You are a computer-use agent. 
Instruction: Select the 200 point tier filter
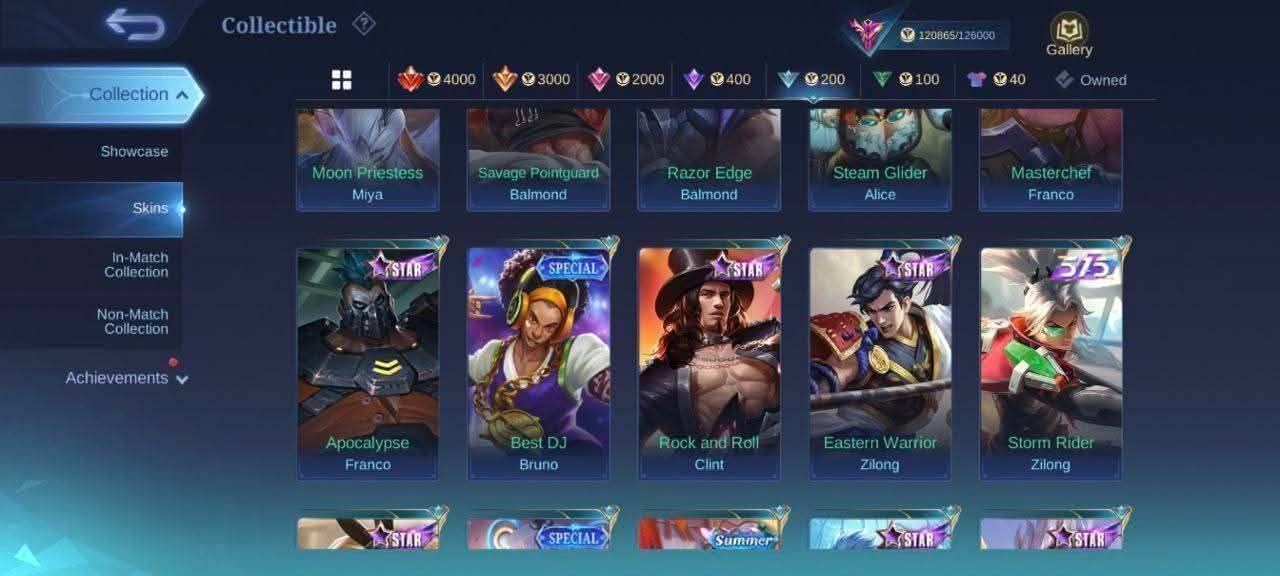pyautogui.click(x=811, y=80)
